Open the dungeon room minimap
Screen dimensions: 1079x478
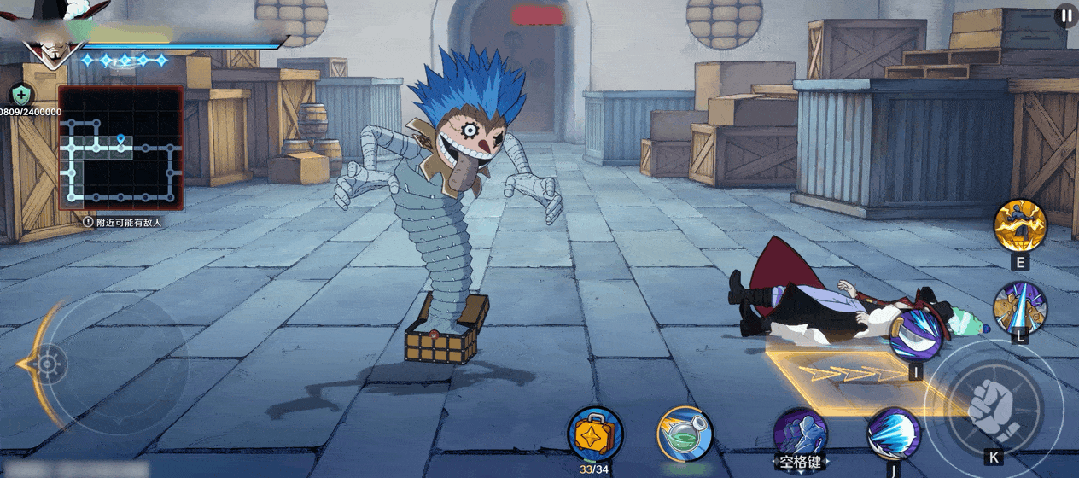click(120, 148)
